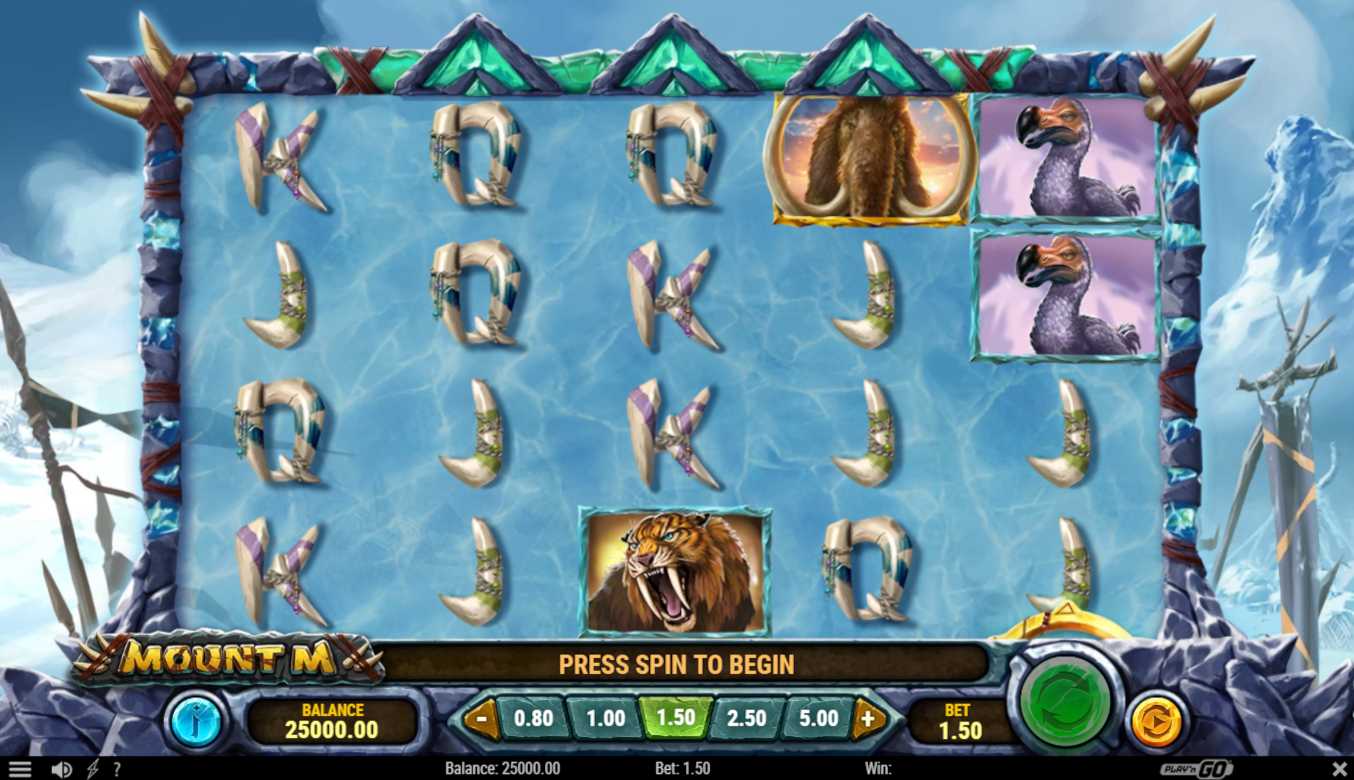Open the blue info paytable button
Screen dimensions: 1354x780
click(196, 720)
